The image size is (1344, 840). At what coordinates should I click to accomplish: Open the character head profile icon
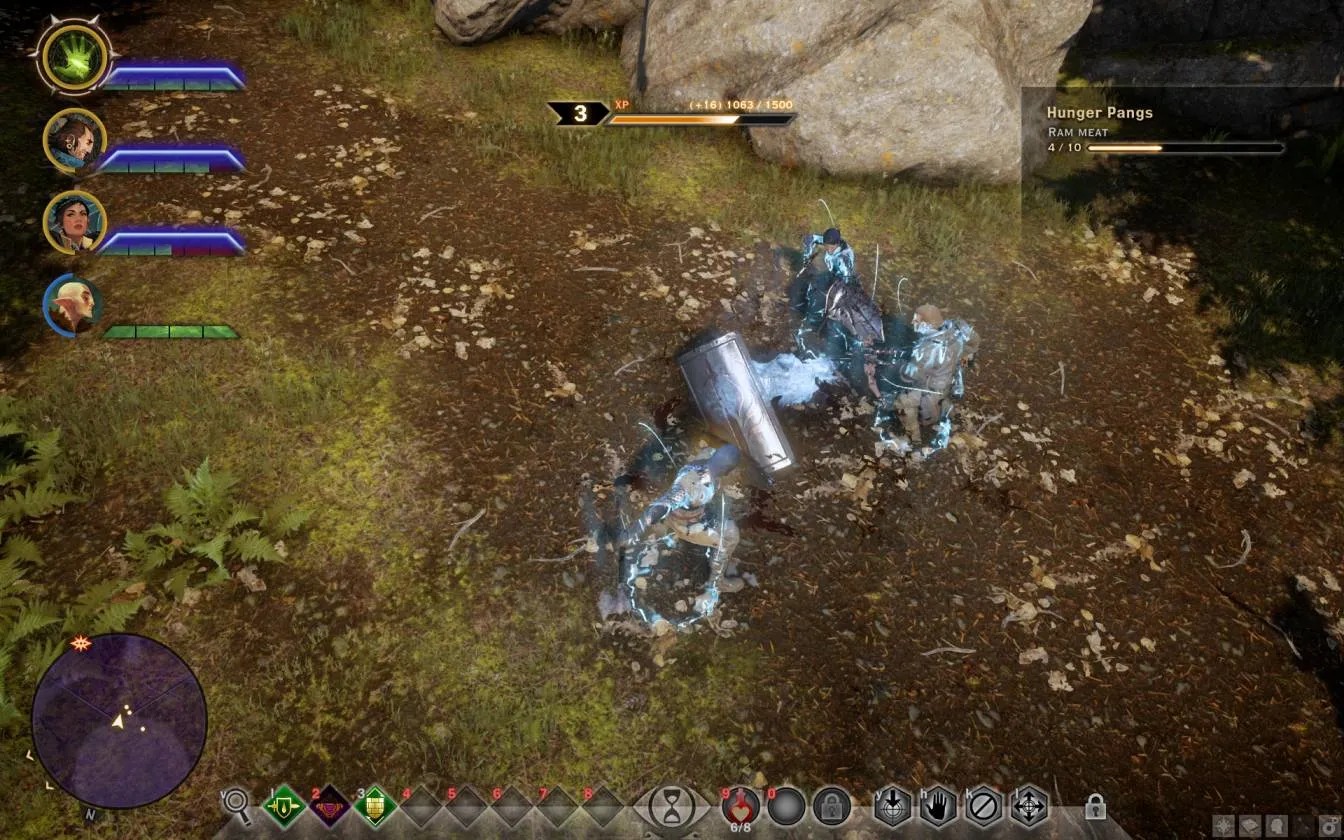coord(1277,826)
